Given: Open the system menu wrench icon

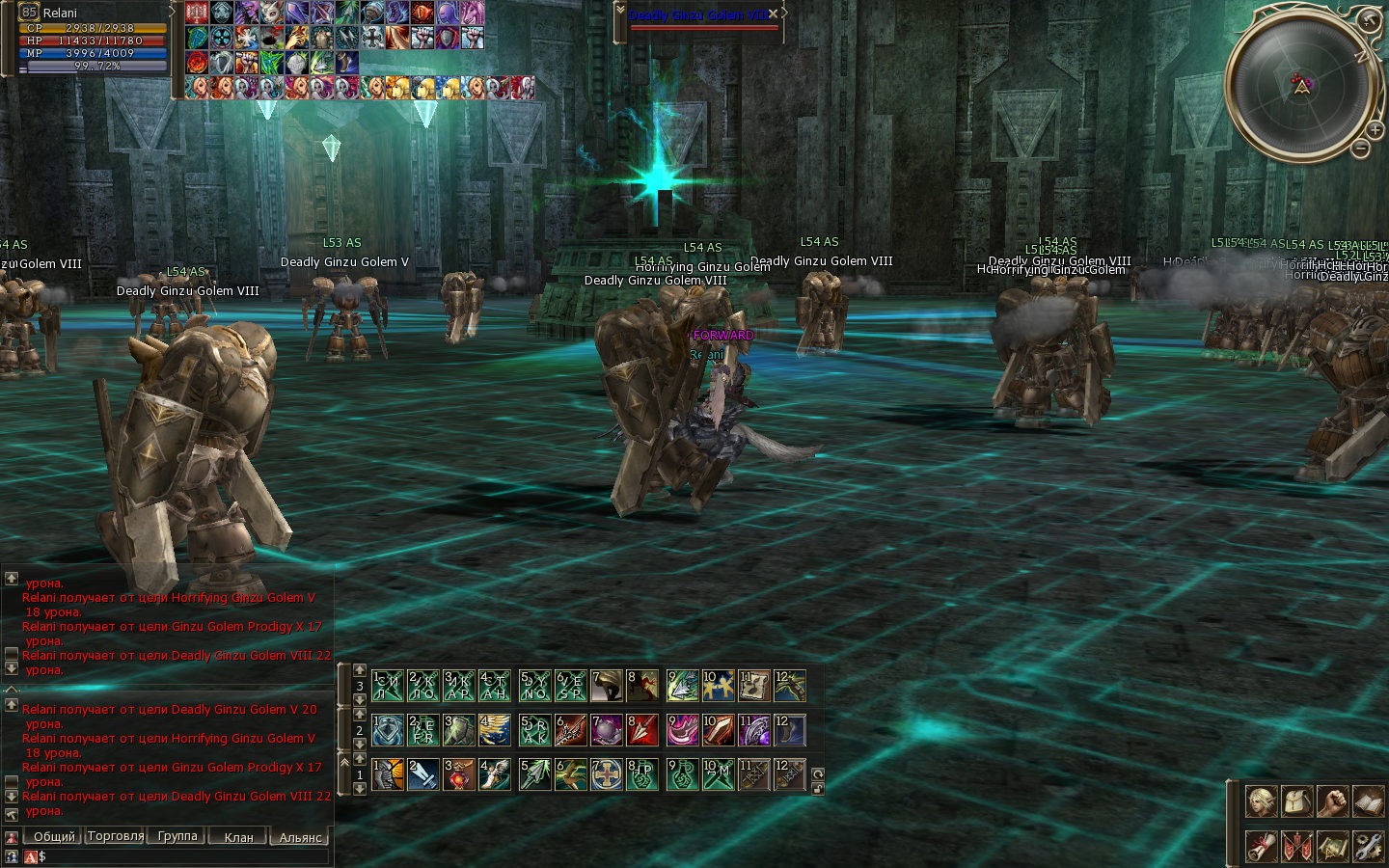Looking at the screenshot, I should (x=1368, y=846).
